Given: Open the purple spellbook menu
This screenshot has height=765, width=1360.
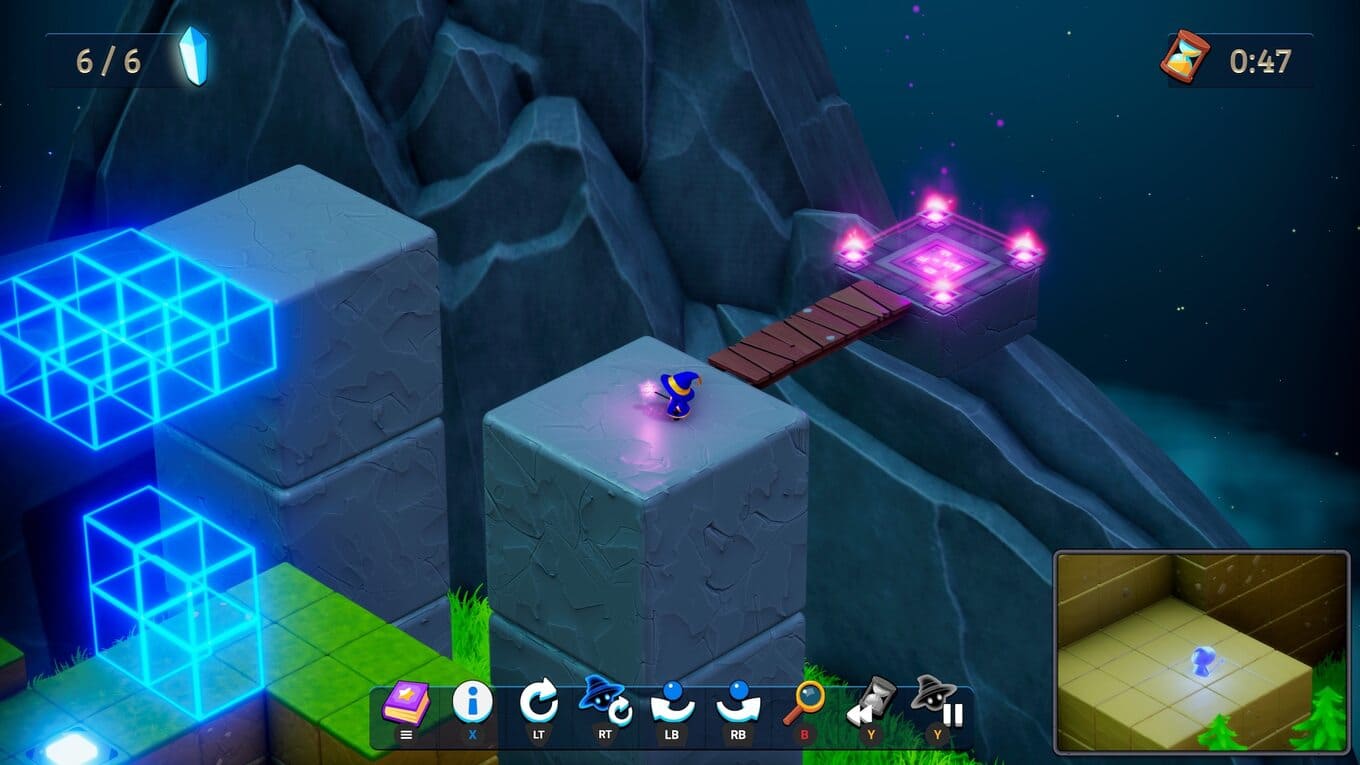Looking at the screenshot, I should click(406, 705).
